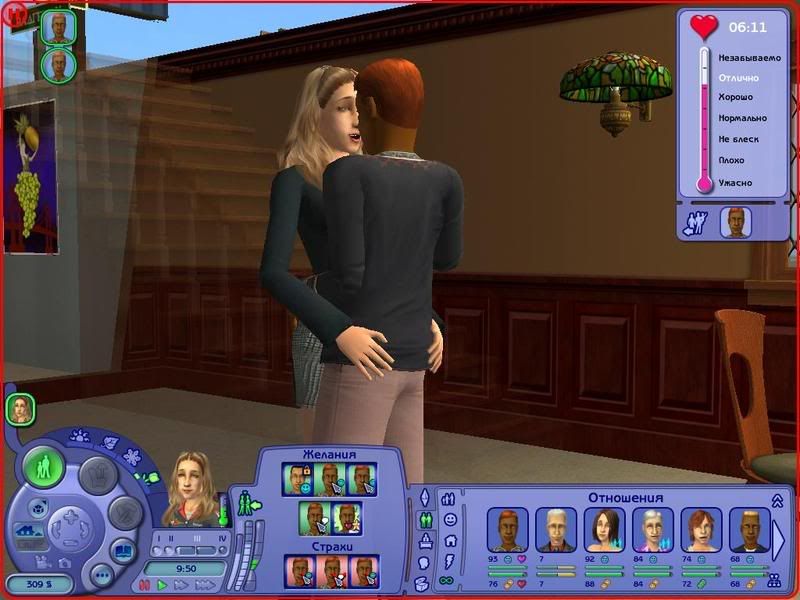Click the date partner portrait below the date meter

[735, 222]
